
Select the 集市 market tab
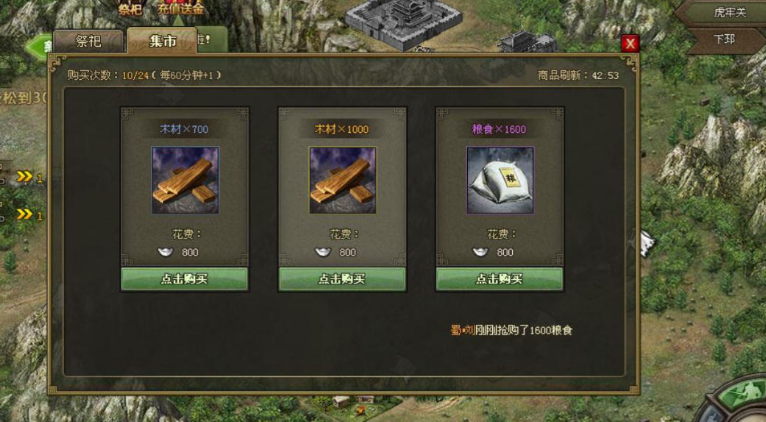tap(162, 41)
